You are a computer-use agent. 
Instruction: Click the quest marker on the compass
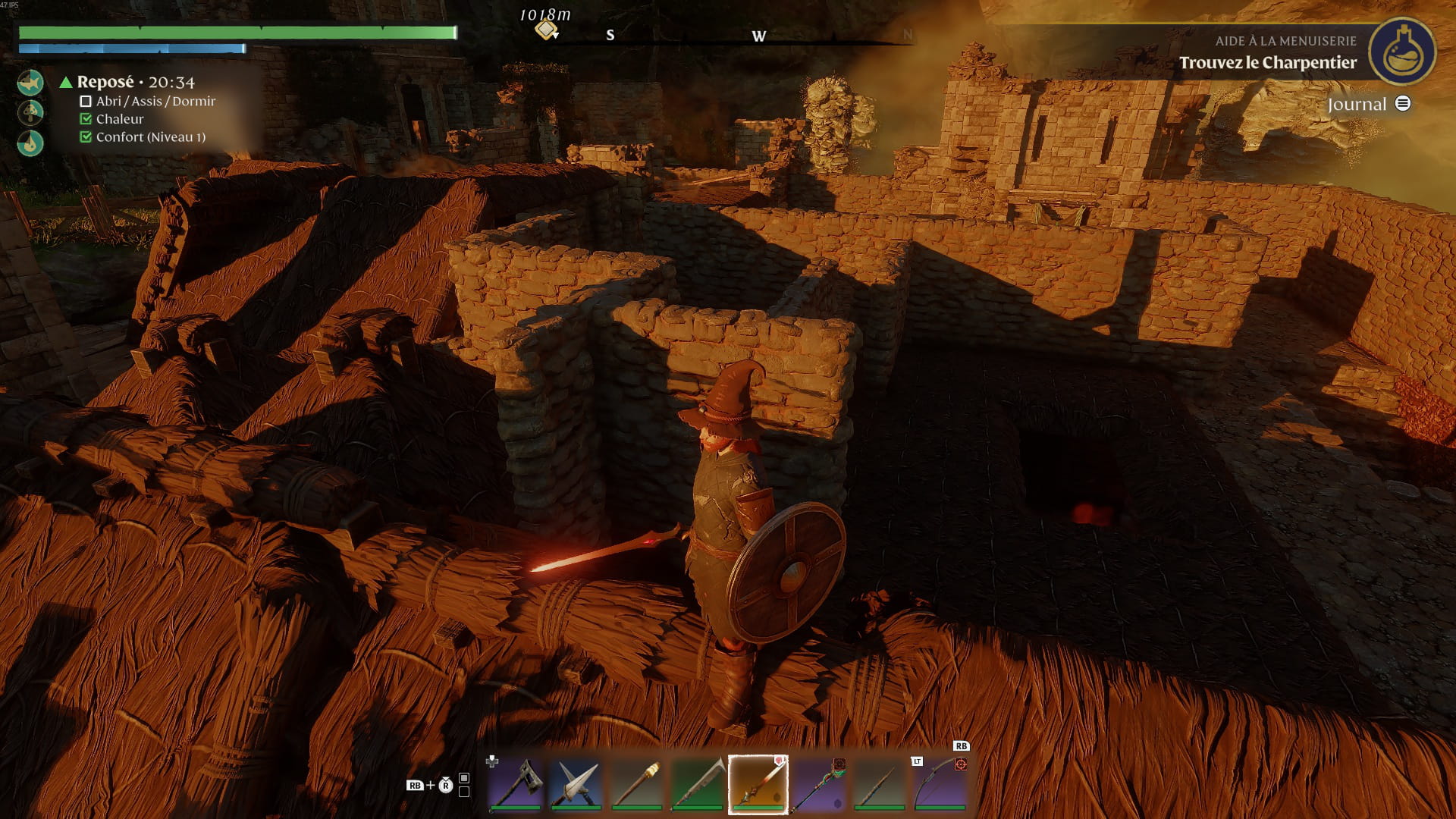pos(546,30)
